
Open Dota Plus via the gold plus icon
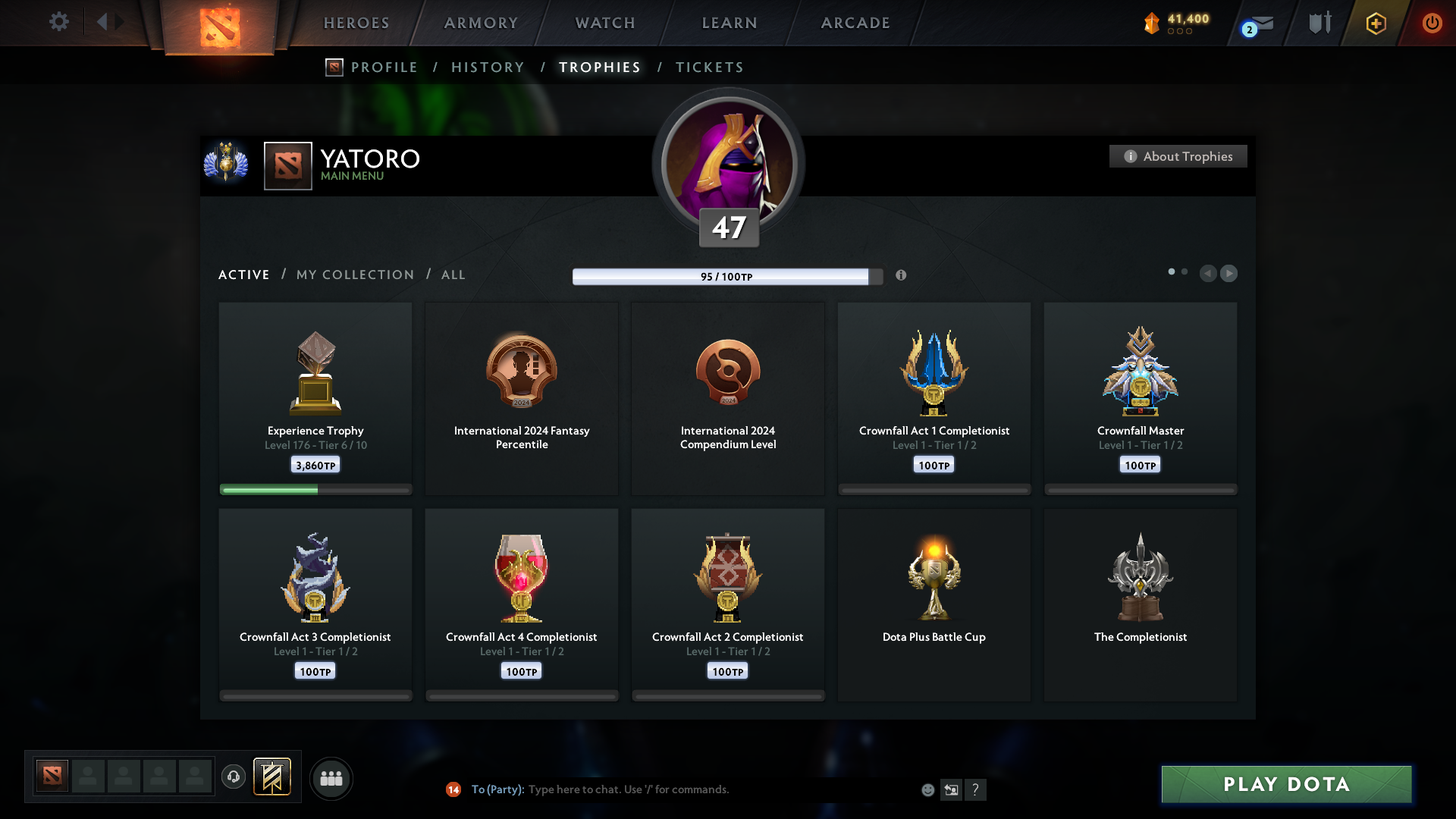pyautogui.click(x=1375, y=23)
